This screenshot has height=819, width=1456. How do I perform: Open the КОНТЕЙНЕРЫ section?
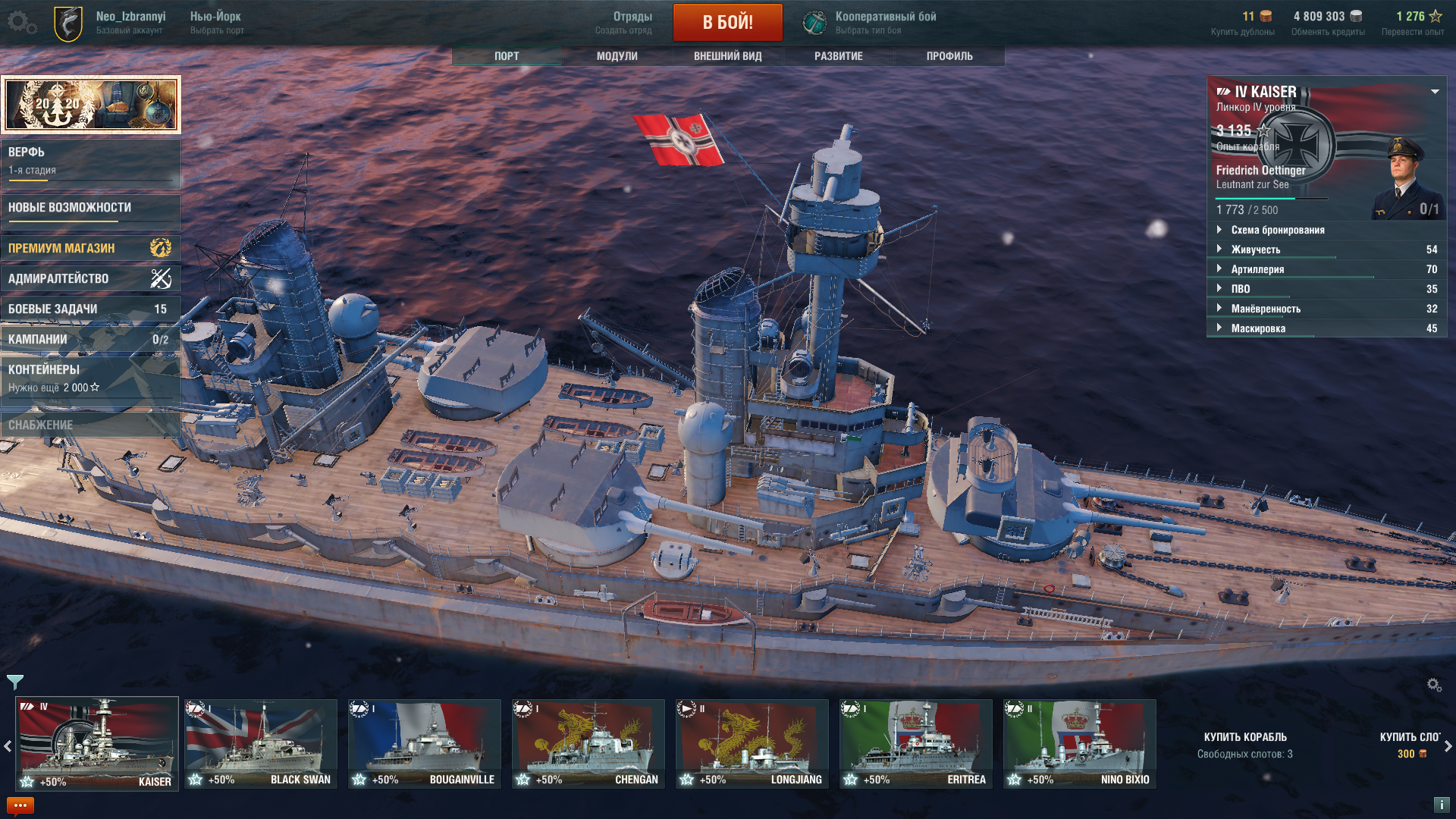[x=90, y=378]
